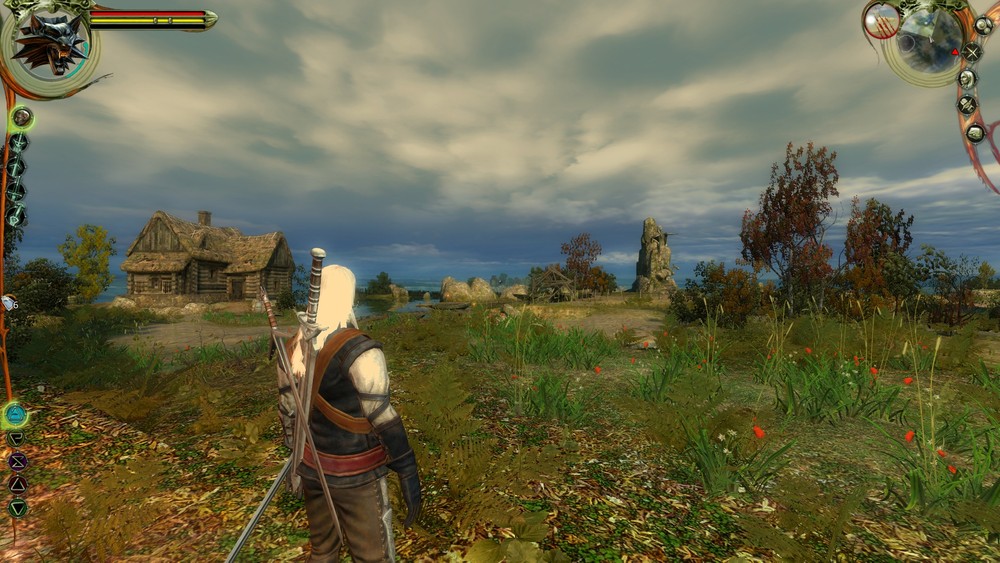
Task: Select the fist fighting style icon
Action: click(x=22, y=118)
